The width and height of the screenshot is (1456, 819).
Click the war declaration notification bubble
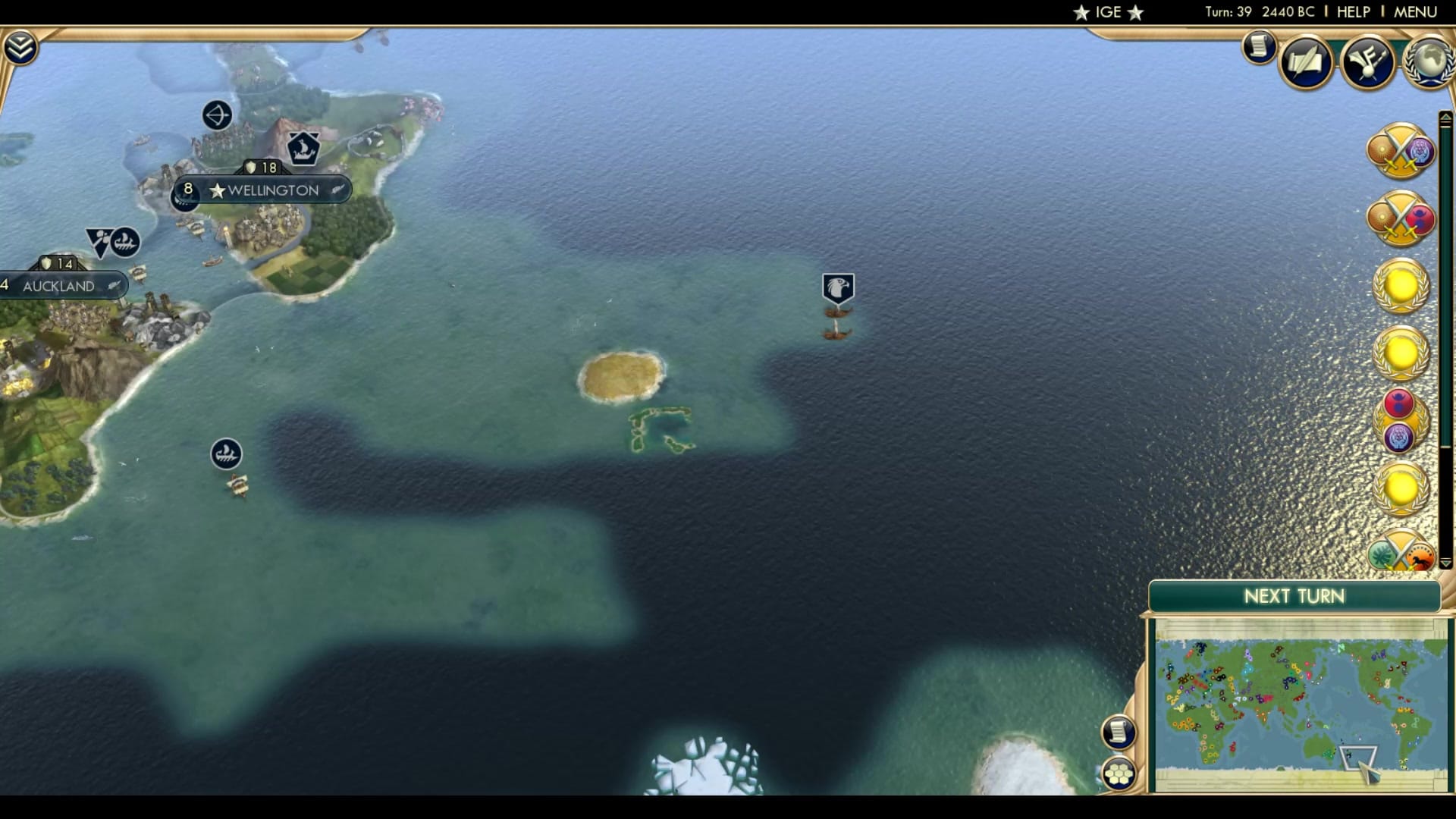tap(1401, 152)
